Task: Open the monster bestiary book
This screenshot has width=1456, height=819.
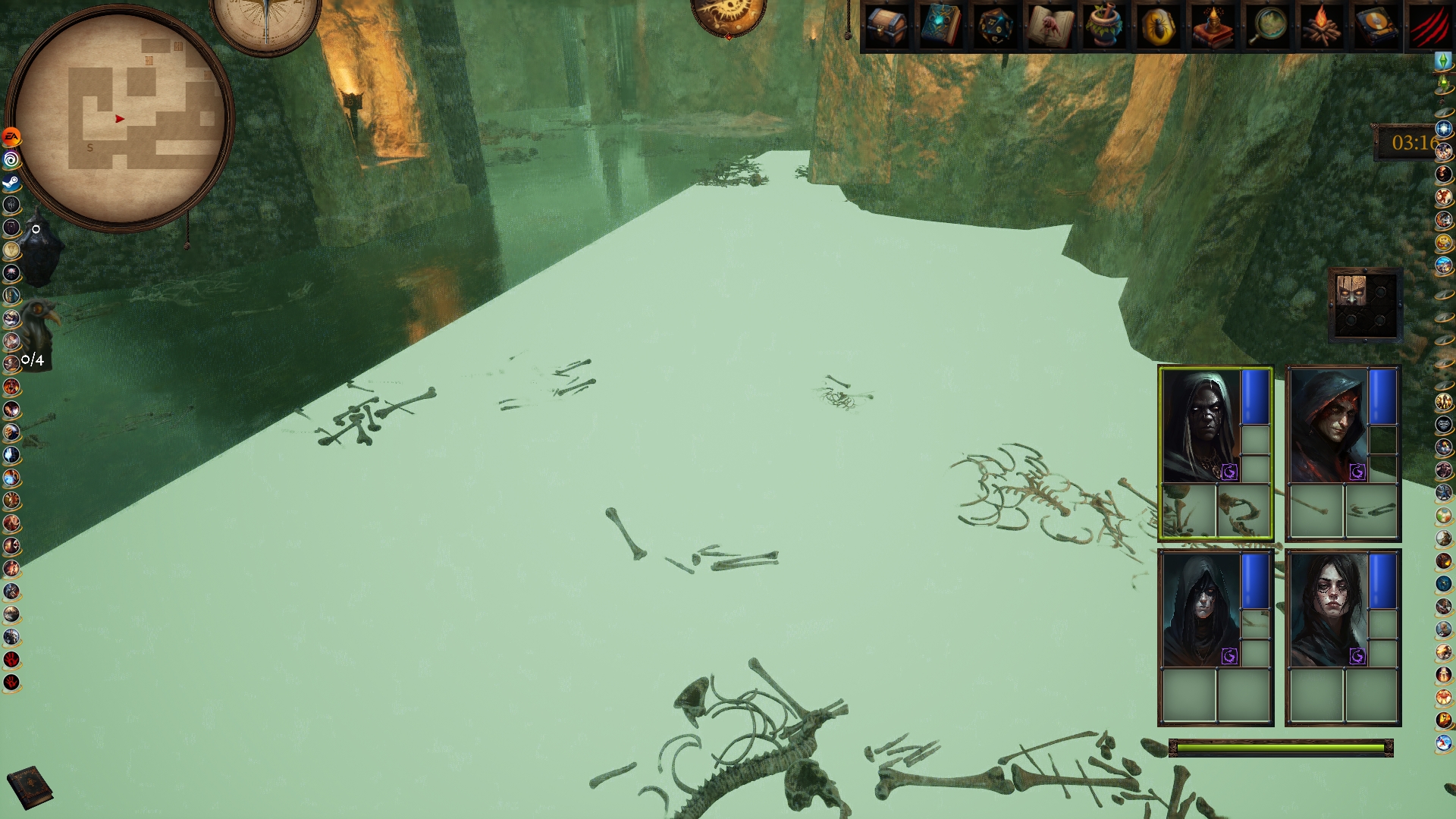Action: tap(1050, 27)
